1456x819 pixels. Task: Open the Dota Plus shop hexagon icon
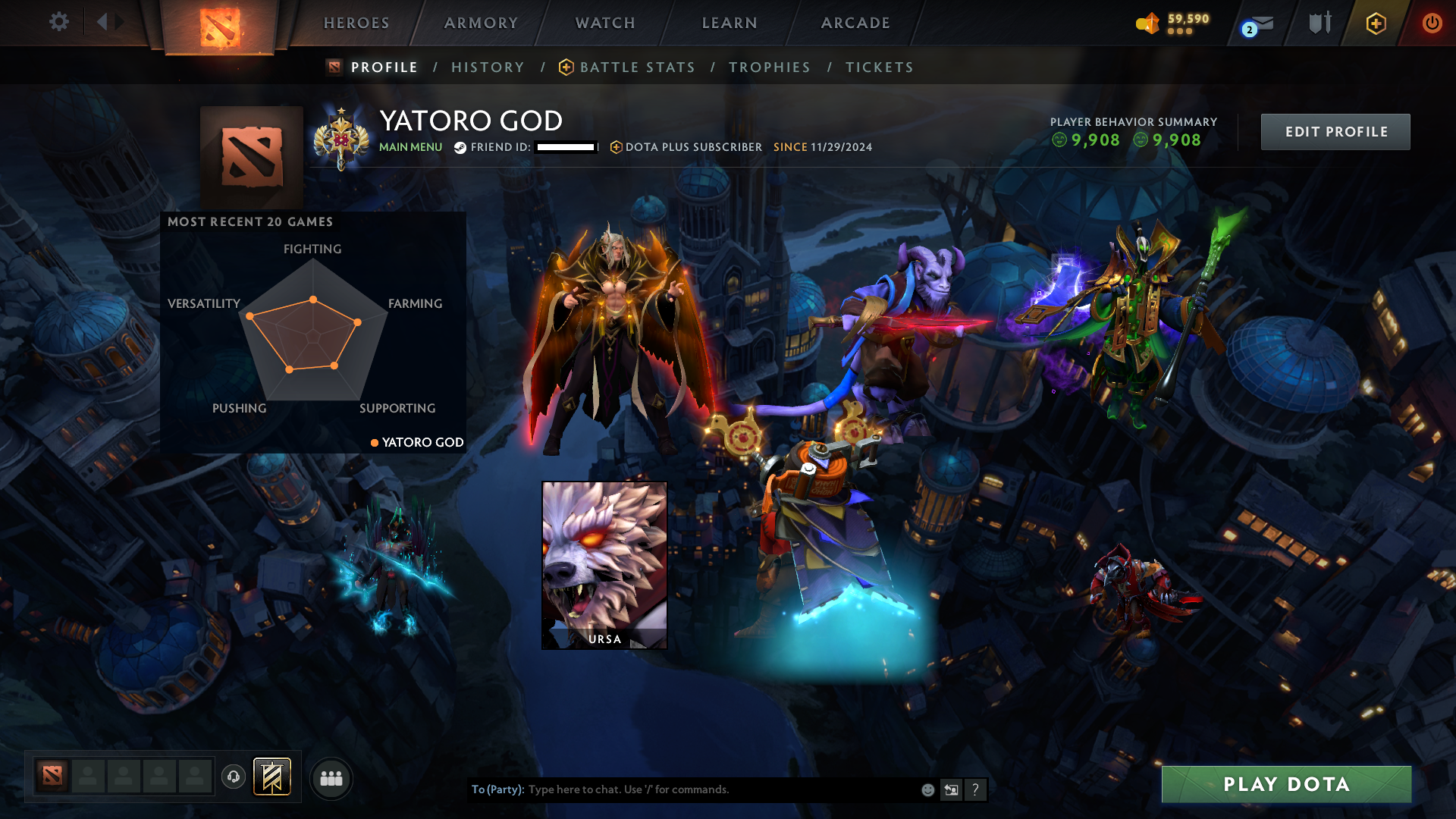[x=1375, y=23]
